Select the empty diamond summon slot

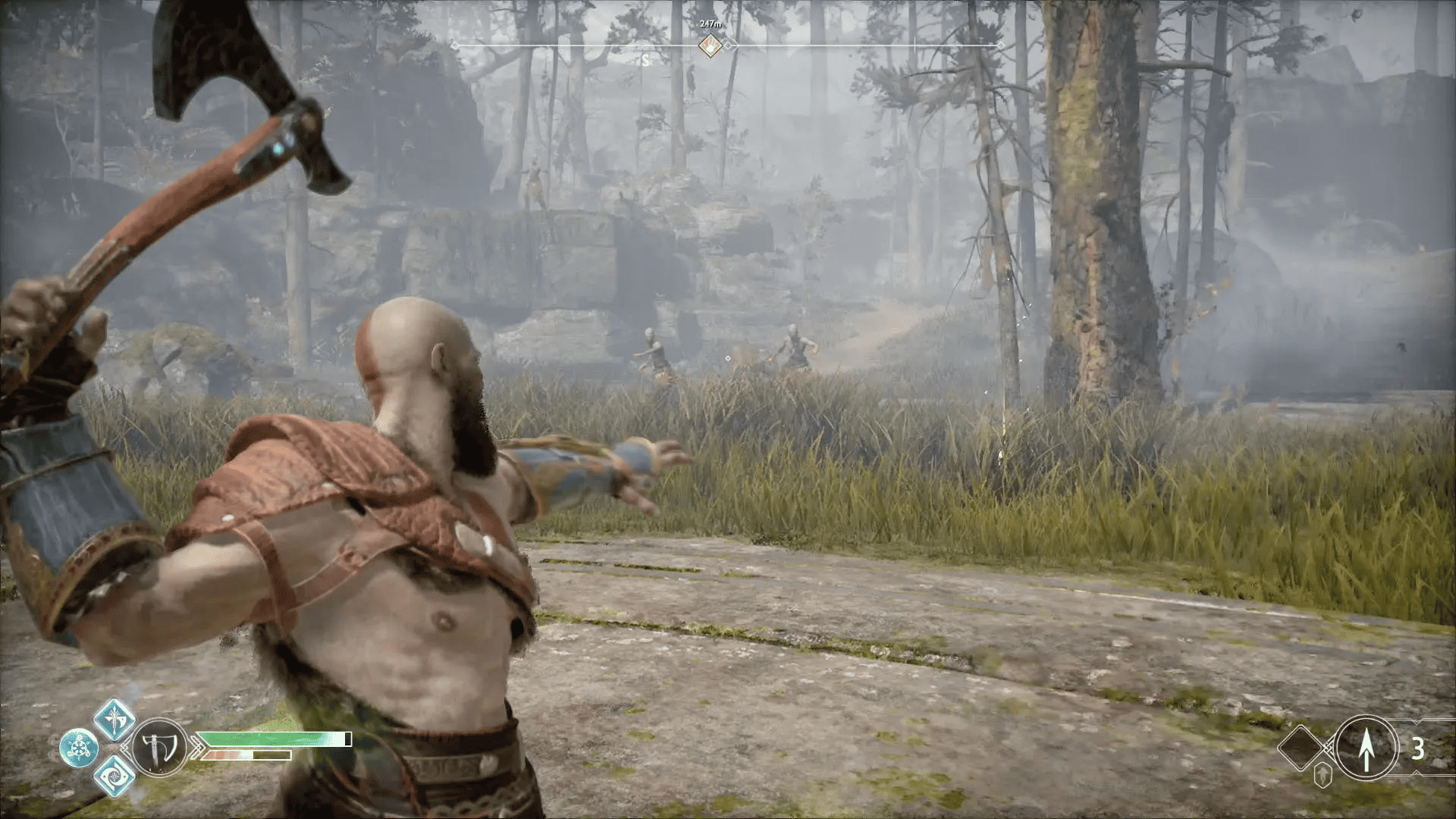click(x=1301, y=748)
